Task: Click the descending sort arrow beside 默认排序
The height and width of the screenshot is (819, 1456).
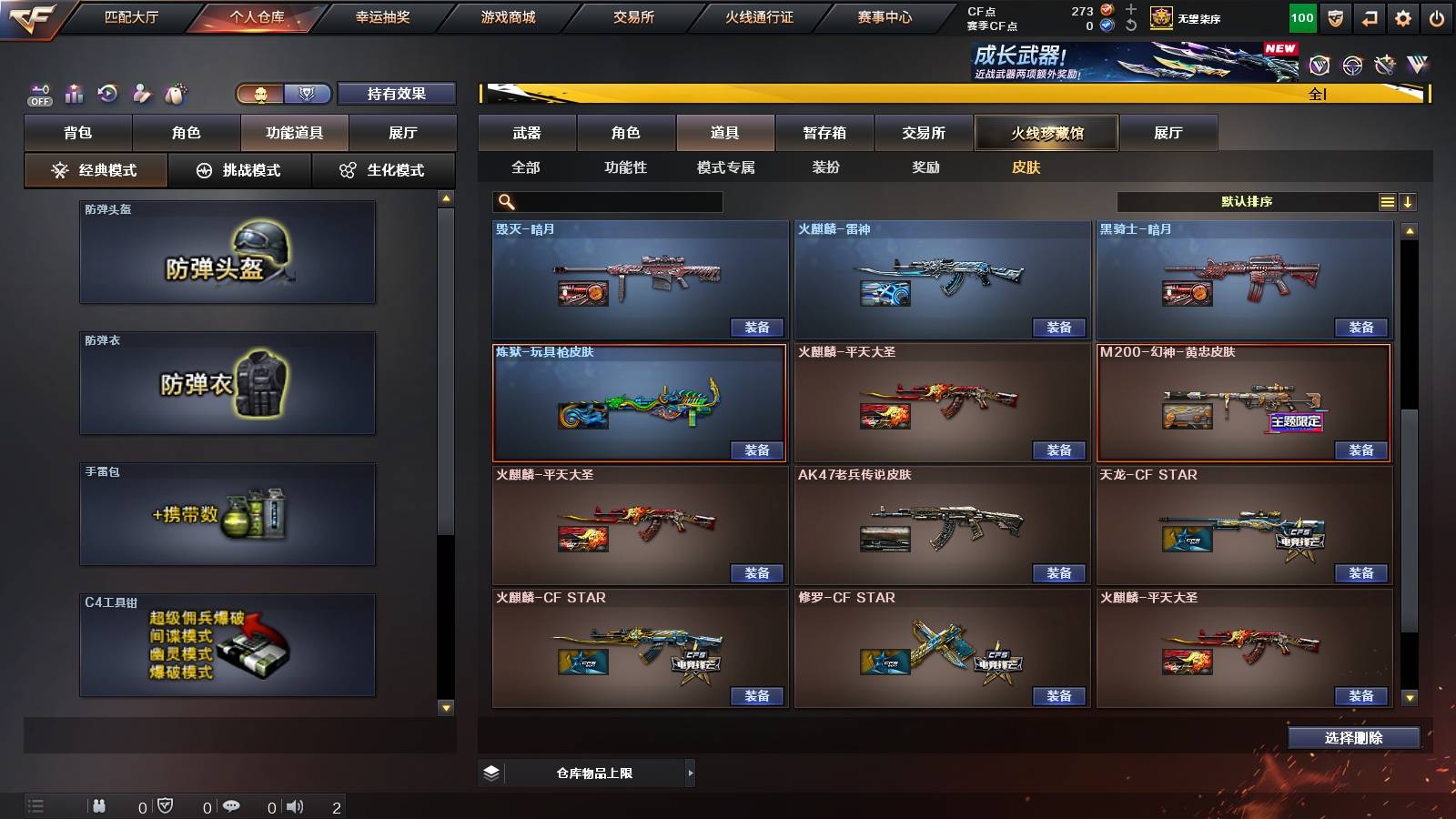Action: pos(1410,201)
